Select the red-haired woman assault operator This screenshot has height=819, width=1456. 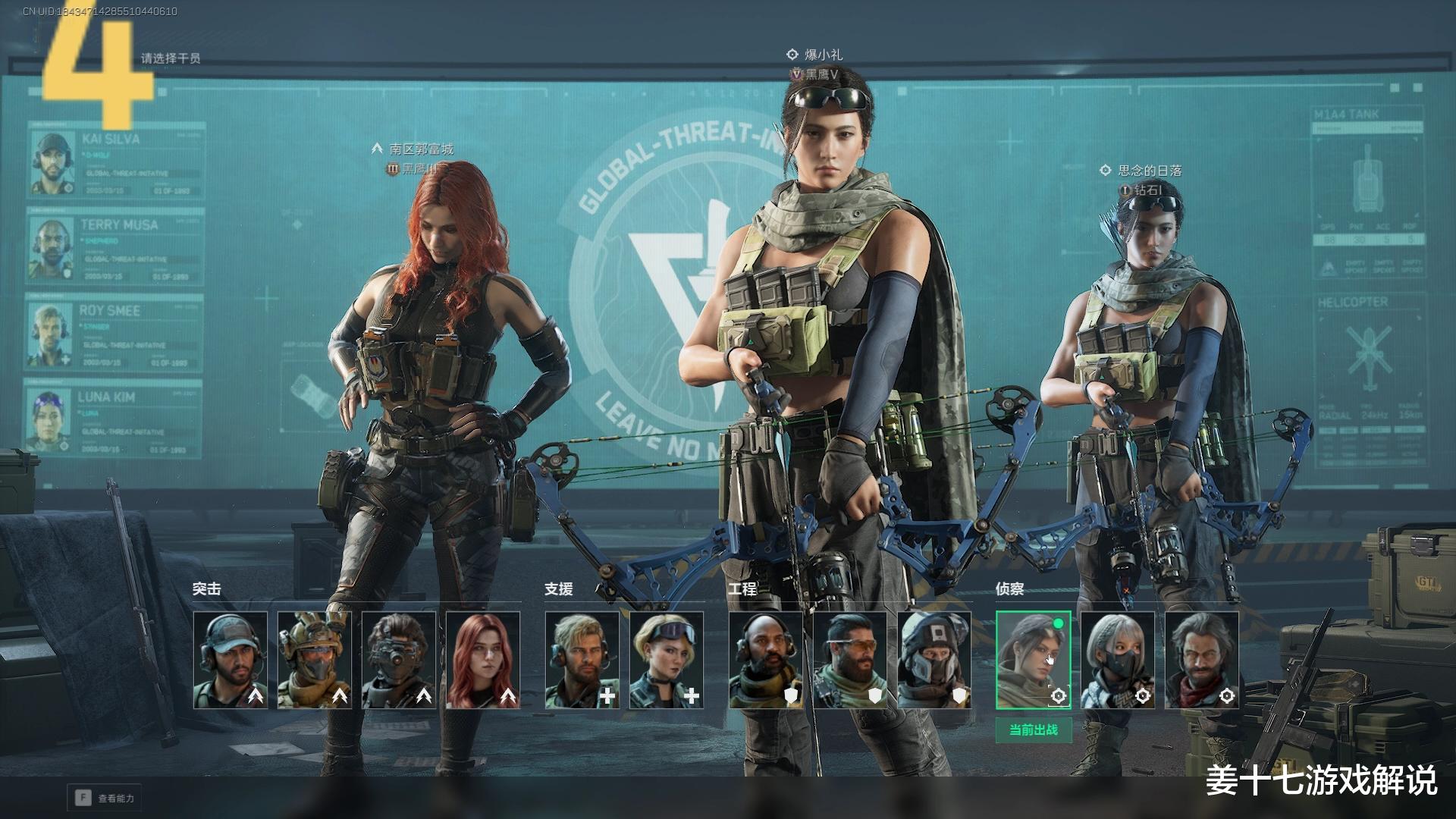[483, 660]
